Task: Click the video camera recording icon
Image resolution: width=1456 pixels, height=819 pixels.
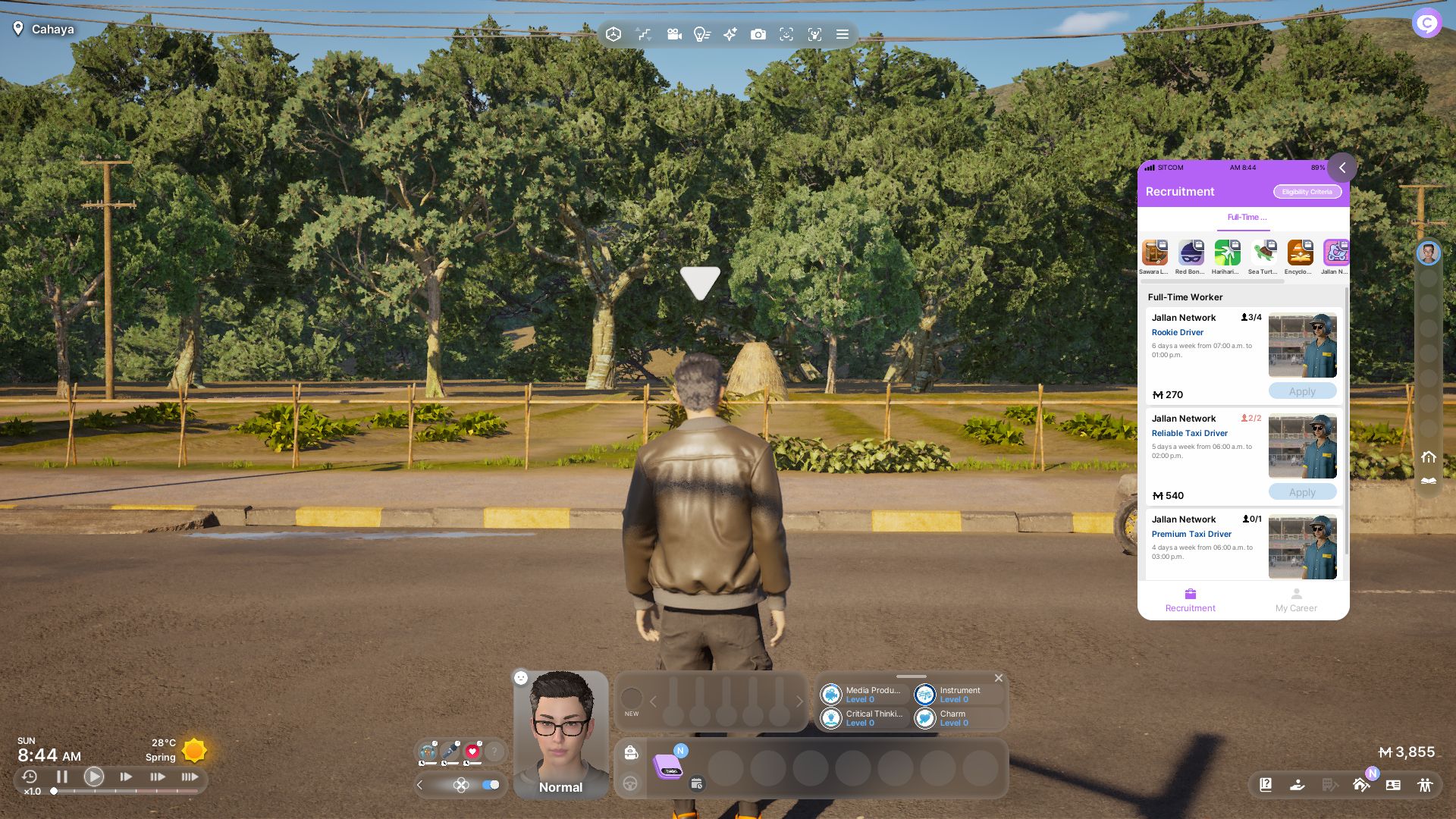Action: coord(673,34)
